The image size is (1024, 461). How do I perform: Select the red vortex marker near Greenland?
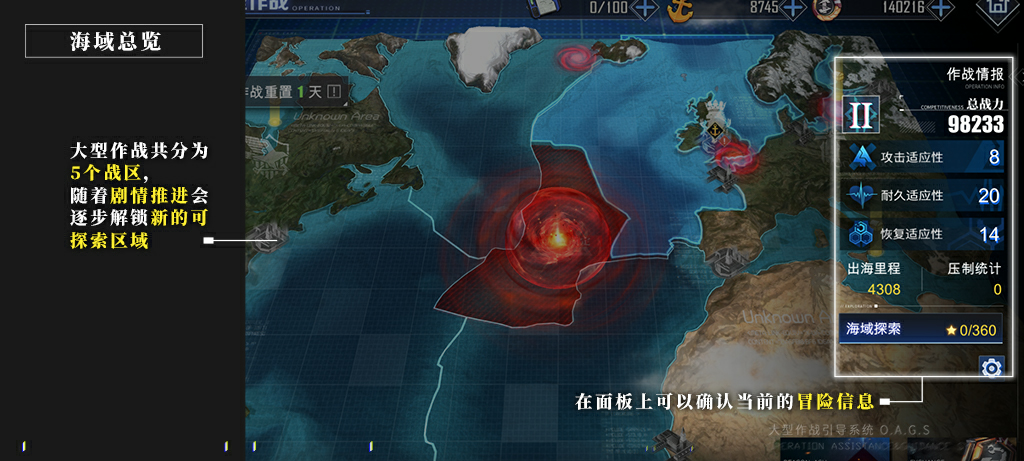coord(576,59)
